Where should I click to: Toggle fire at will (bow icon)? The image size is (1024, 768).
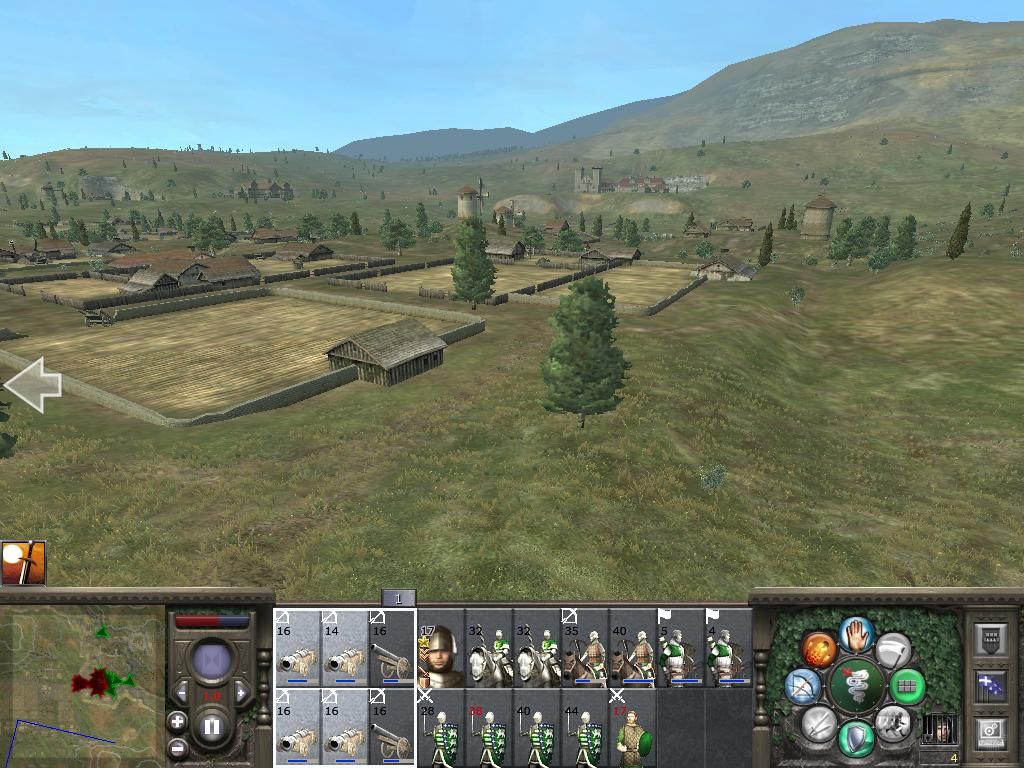803,686
